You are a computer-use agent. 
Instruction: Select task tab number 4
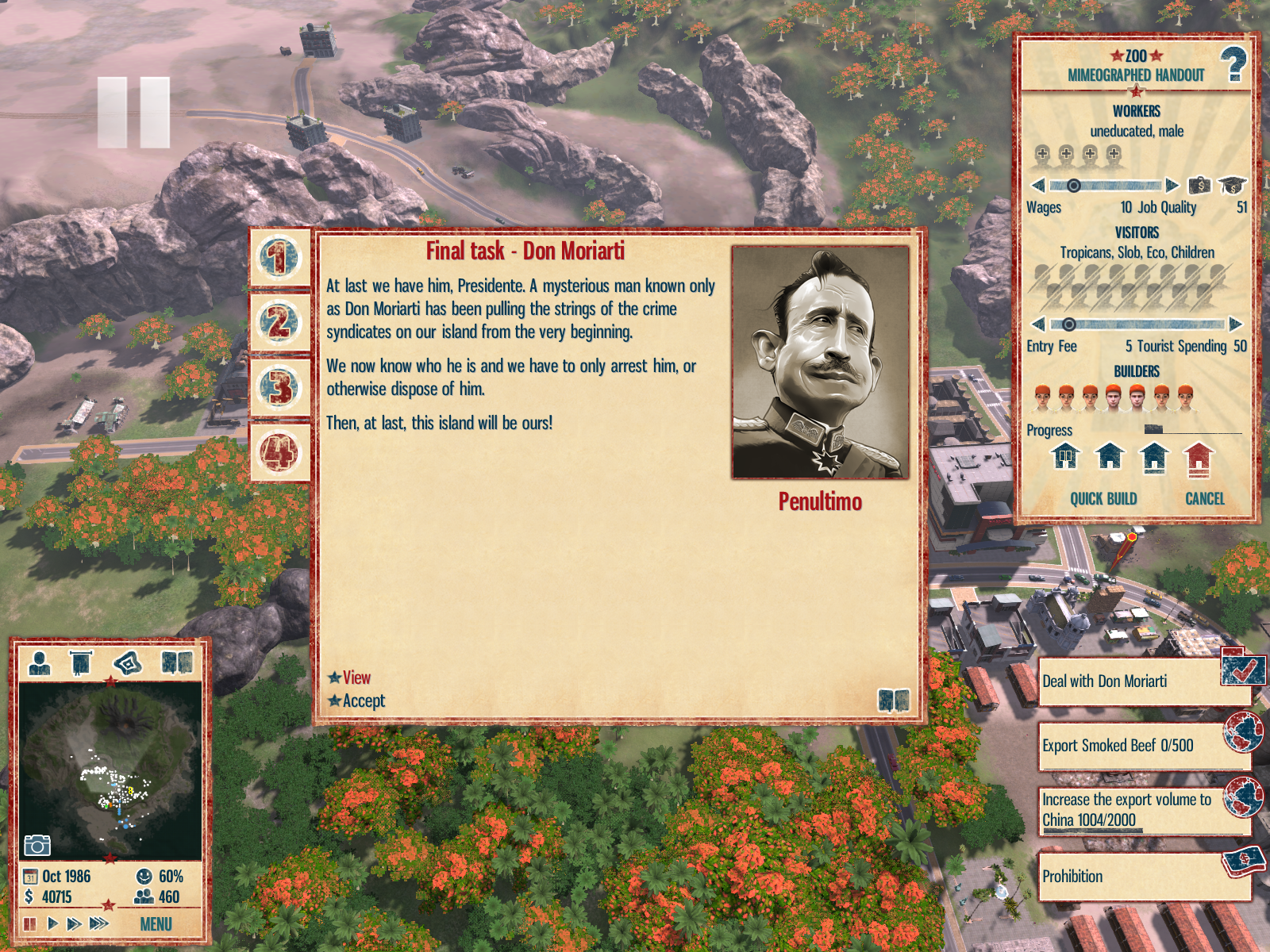(x=279, y=453)
